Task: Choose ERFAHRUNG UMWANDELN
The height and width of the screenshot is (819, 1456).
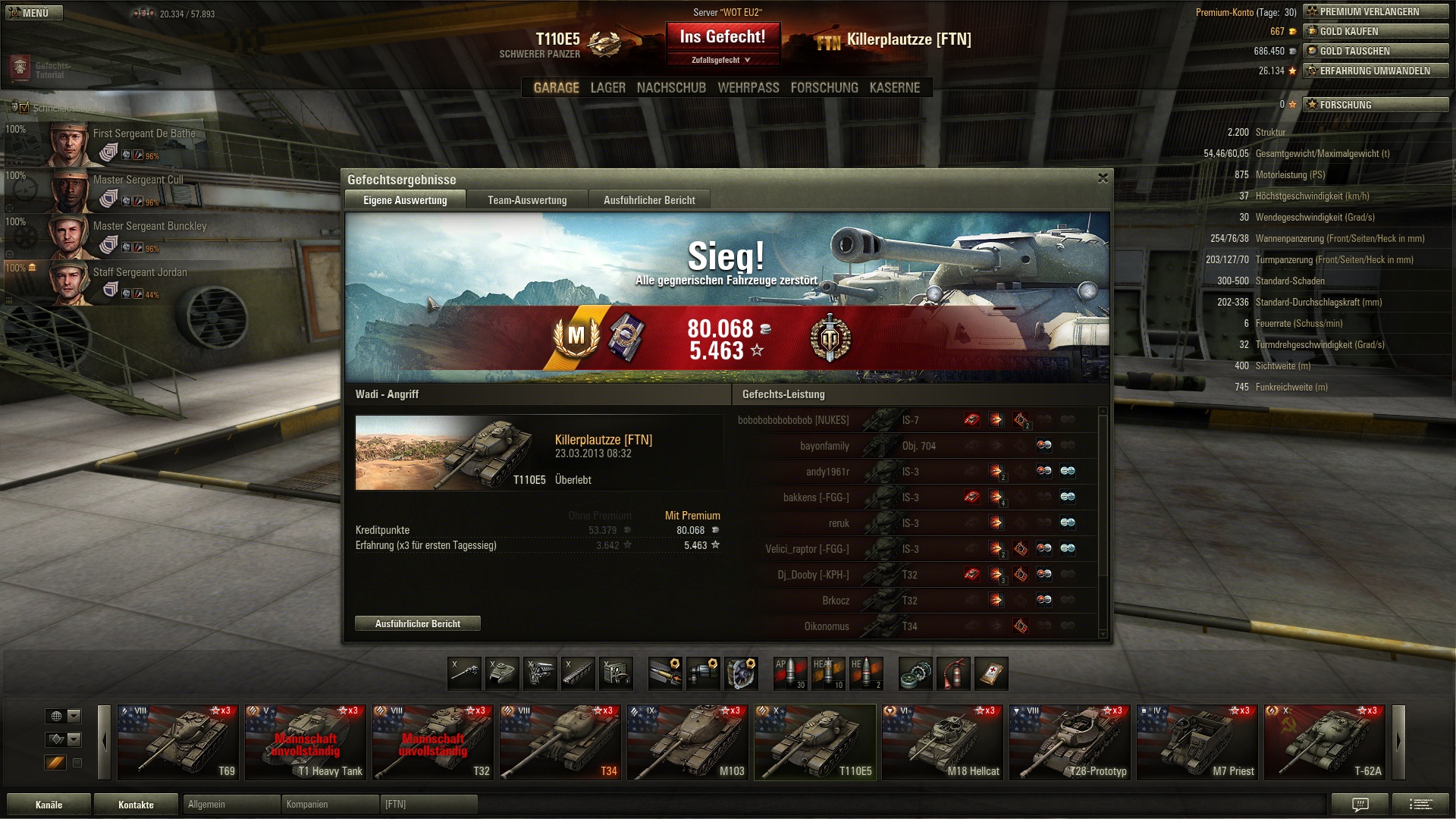Action: (x=1376, y=71)
